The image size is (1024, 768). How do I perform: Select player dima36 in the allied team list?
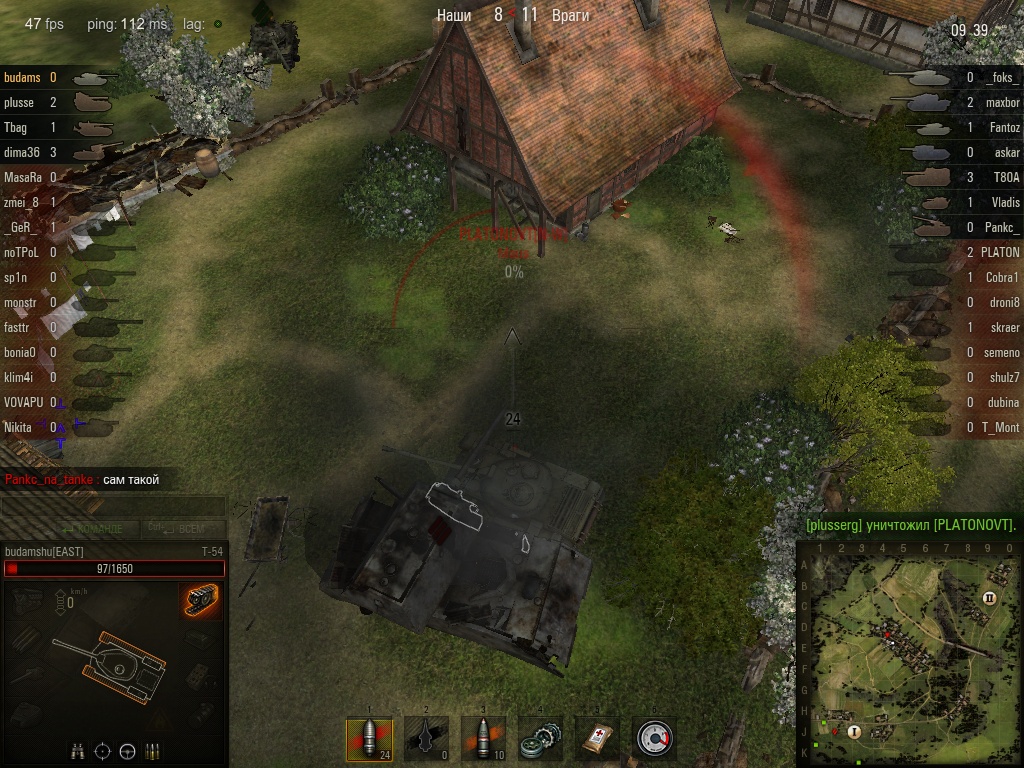tap(21, 152)
